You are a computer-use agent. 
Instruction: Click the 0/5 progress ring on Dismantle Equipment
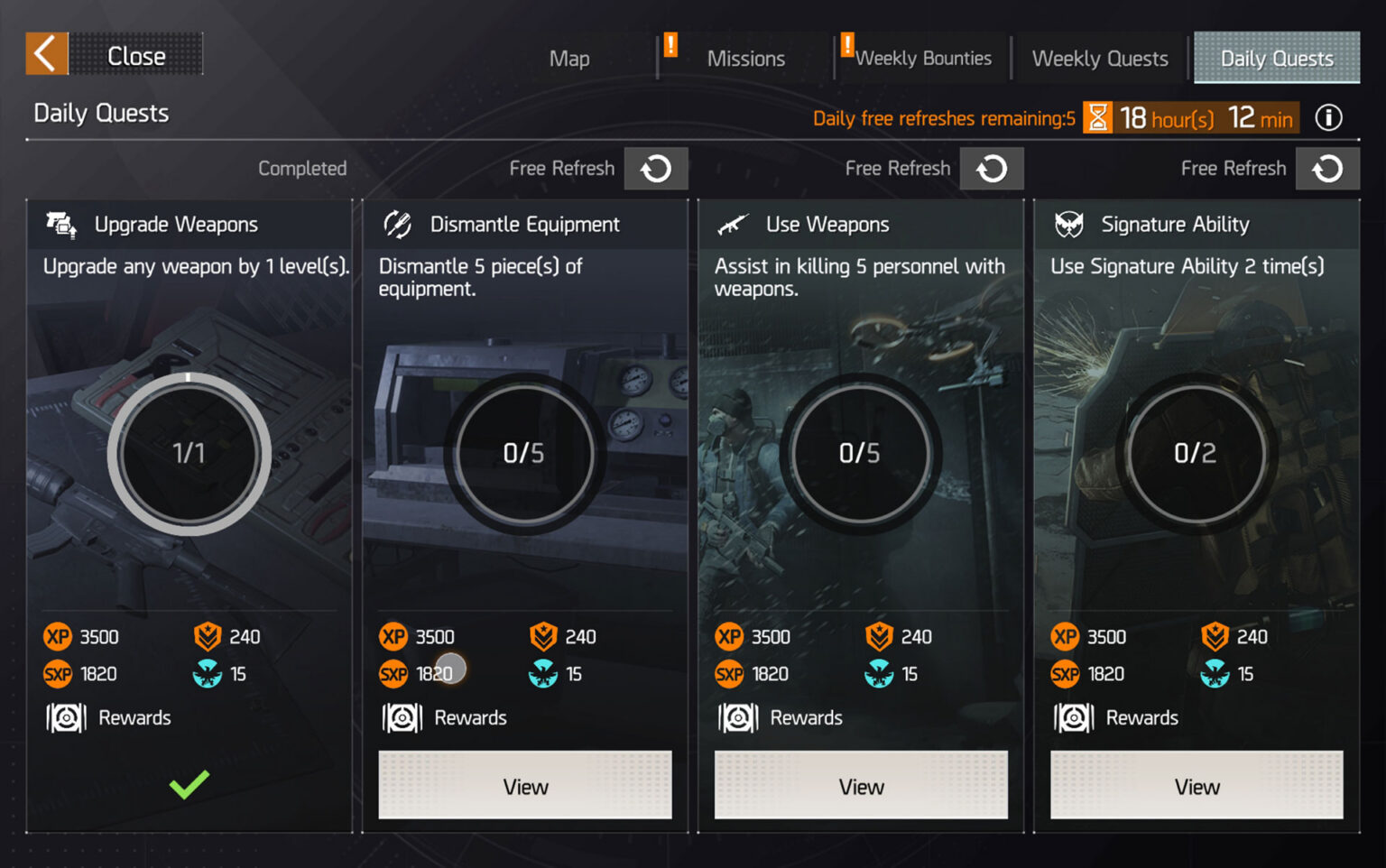(524, 454)
